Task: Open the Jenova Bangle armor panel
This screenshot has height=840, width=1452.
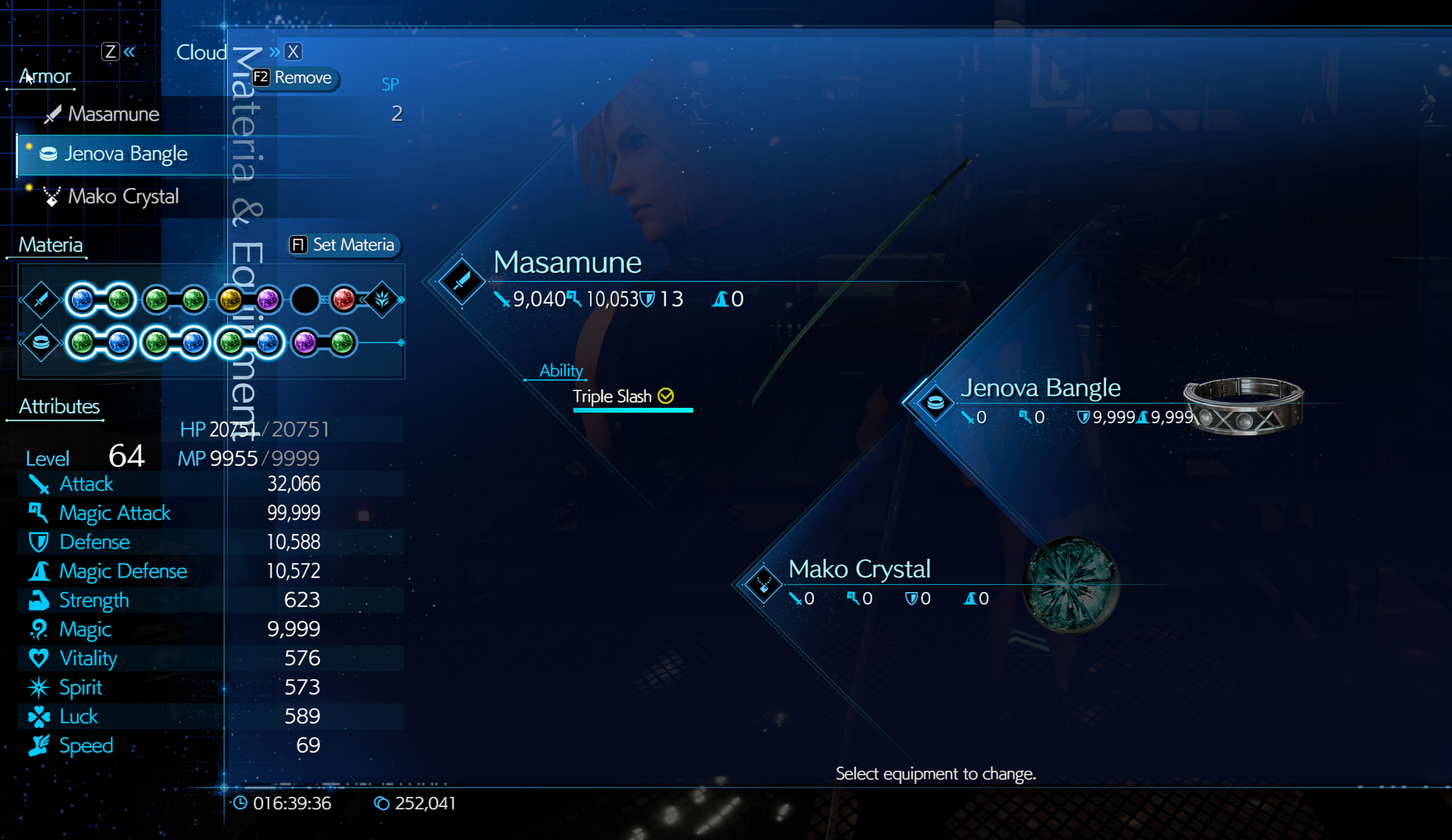Action: 1040,388
